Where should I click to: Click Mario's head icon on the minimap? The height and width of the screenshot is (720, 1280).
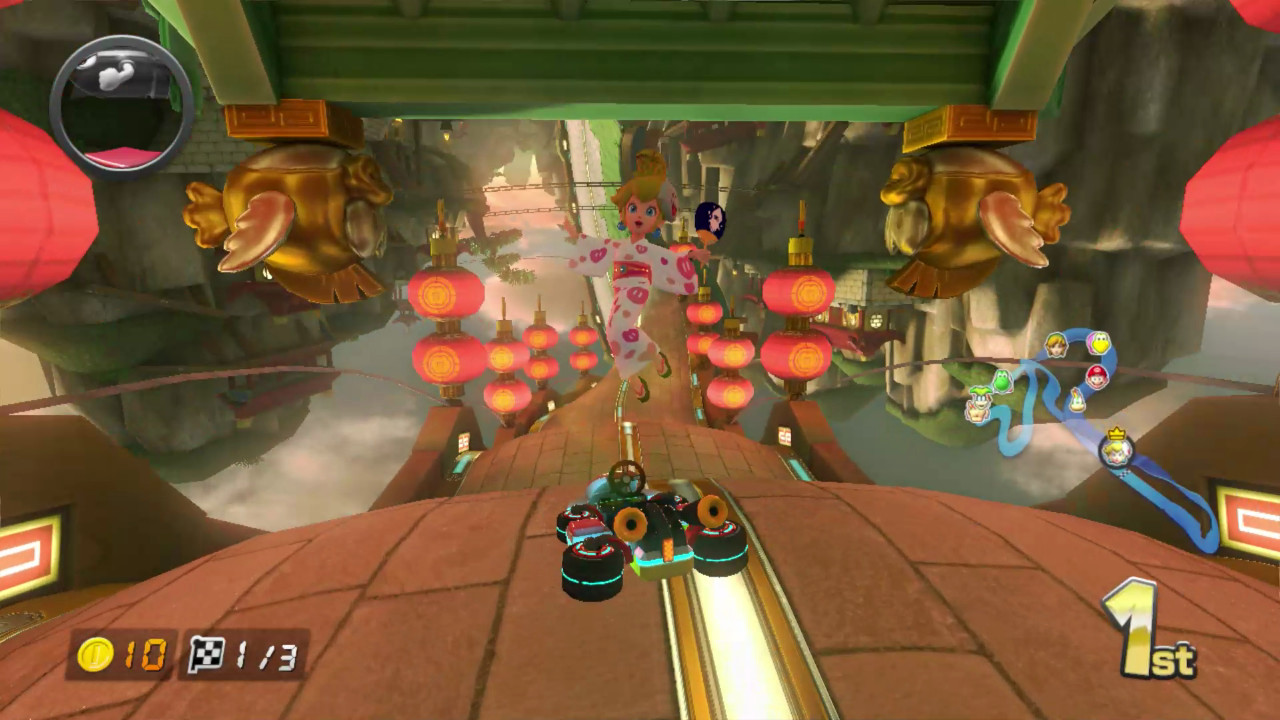point(1096,378)
